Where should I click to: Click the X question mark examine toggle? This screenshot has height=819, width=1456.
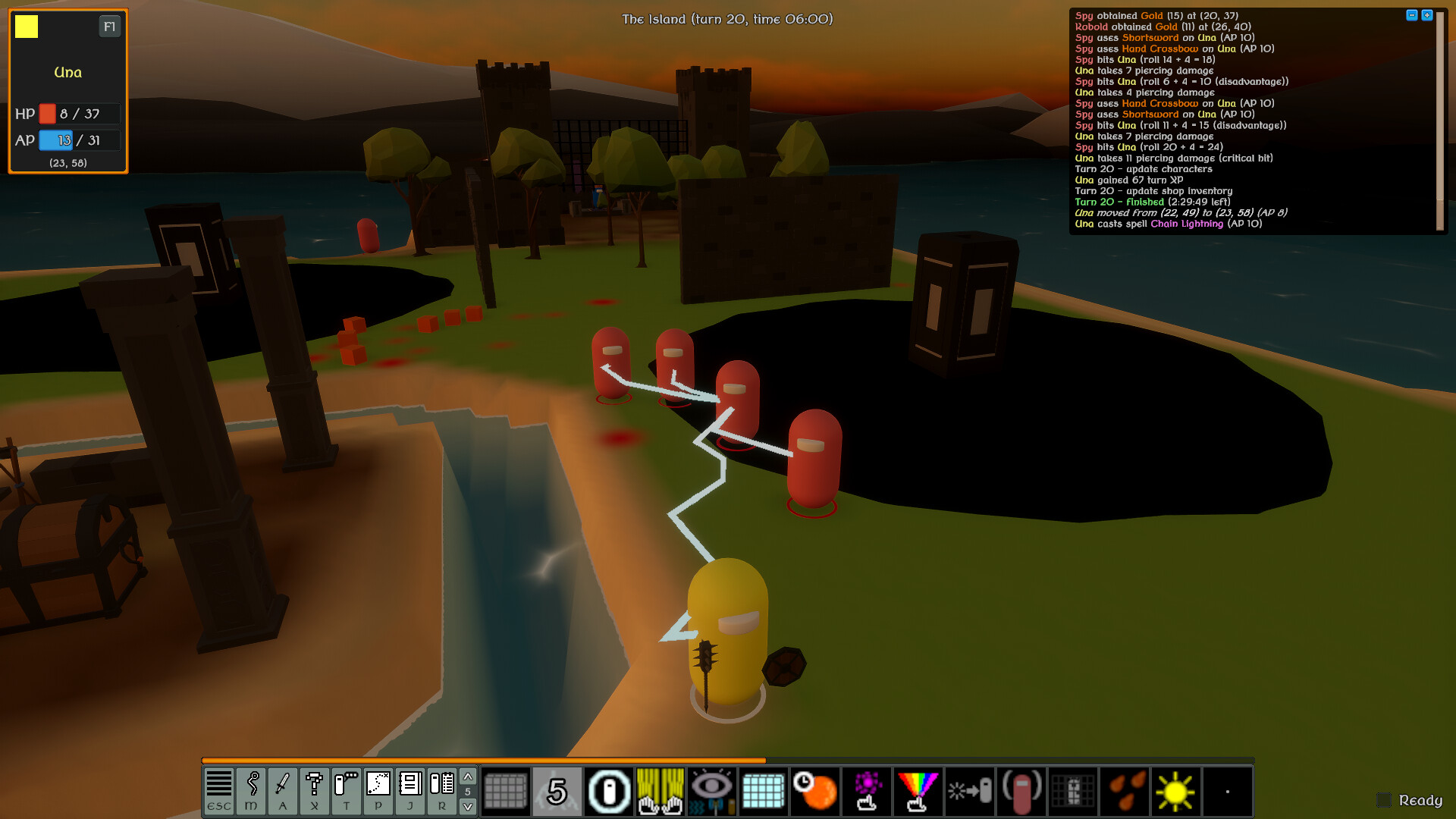pyautogui.click(x=315, y=791)
